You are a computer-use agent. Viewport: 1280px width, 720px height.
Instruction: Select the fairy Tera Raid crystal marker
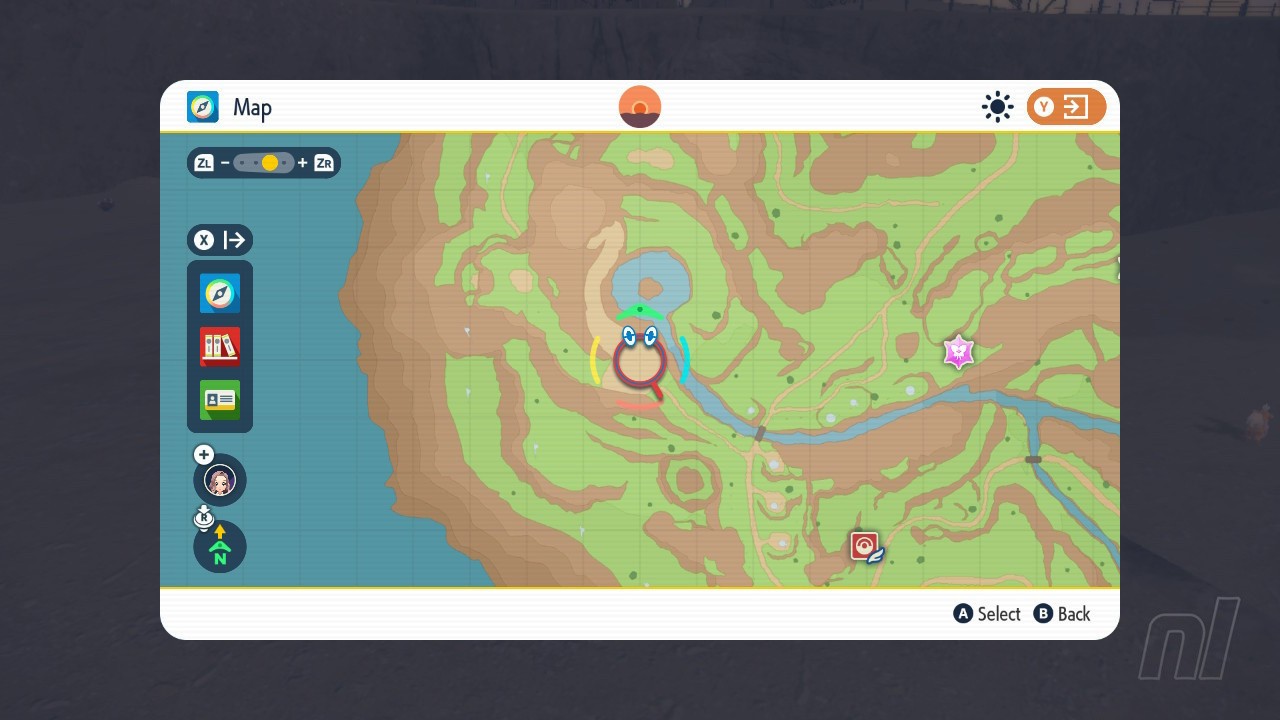coord(958,352)
